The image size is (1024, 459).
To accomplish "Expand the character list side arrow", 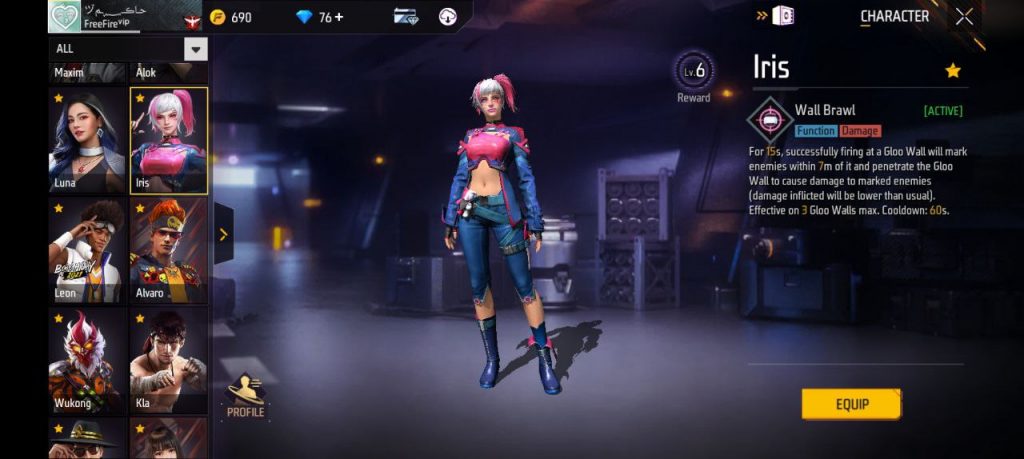I will tap(223, 235).
